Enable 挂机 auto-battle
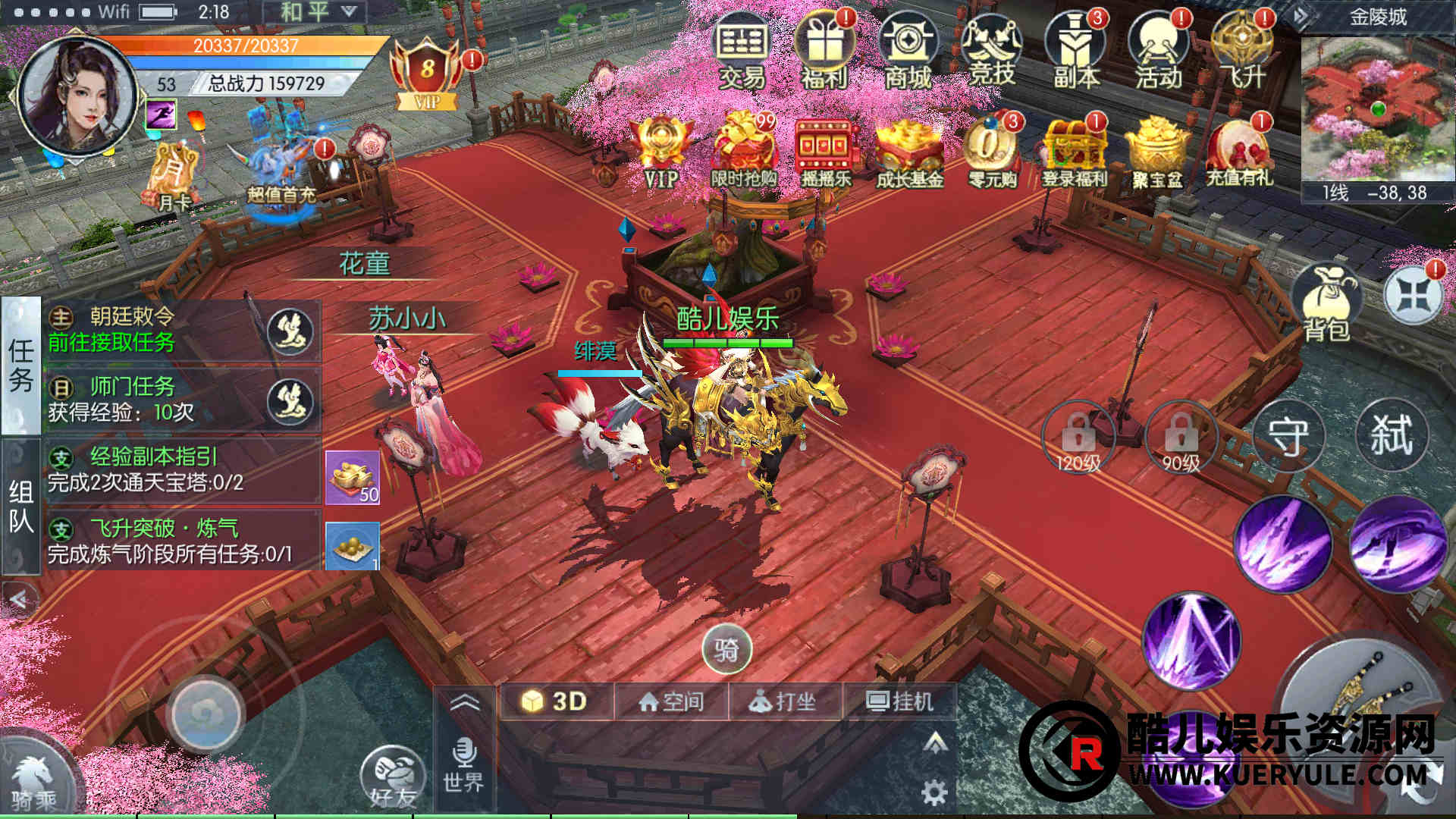Image resolution: width=1456 pixels, height=819 pixels. [x=899, y=701]
